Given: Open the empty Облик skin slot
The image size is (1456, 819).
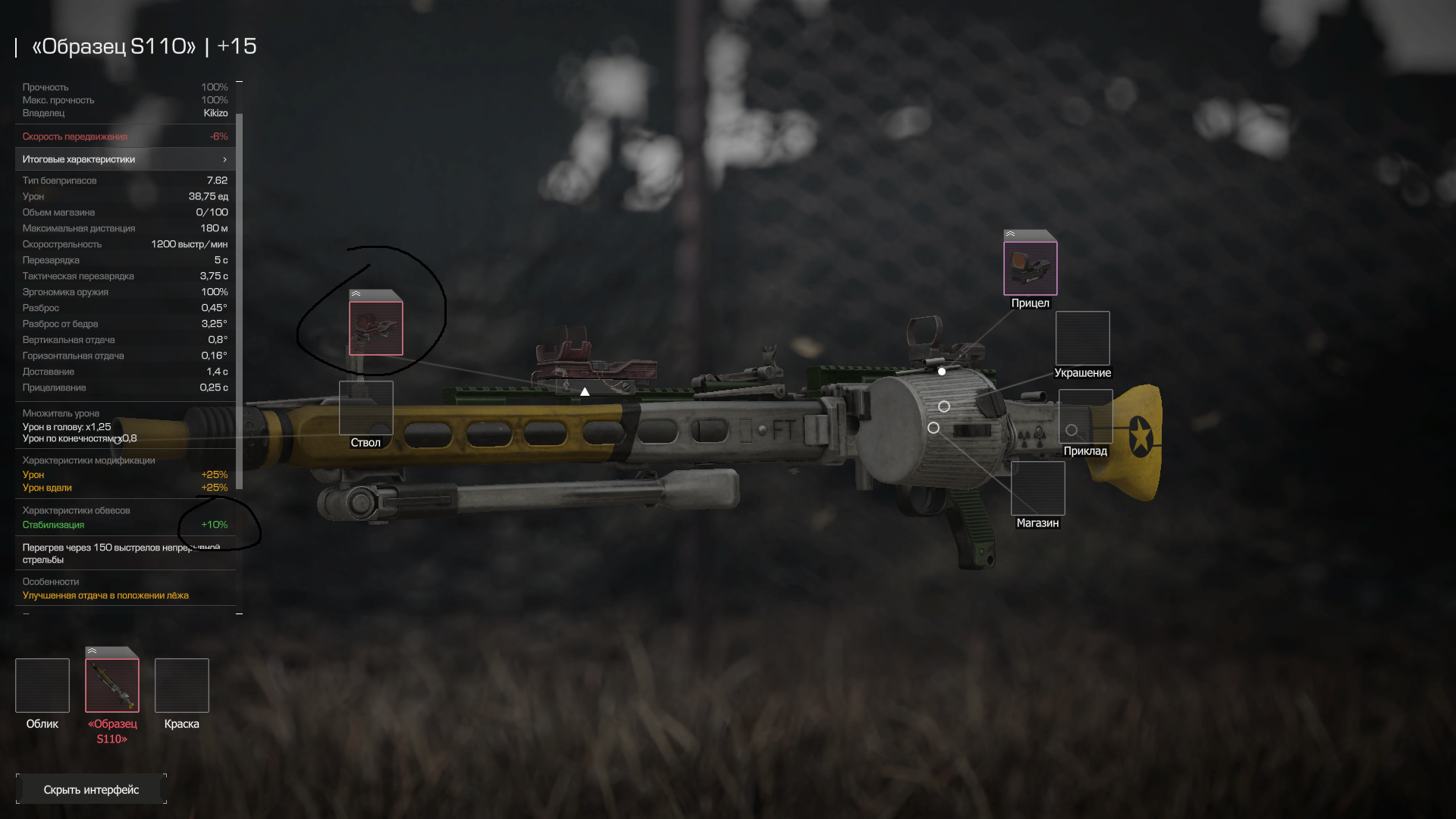Looking at the screenshot, I should 42,686.
